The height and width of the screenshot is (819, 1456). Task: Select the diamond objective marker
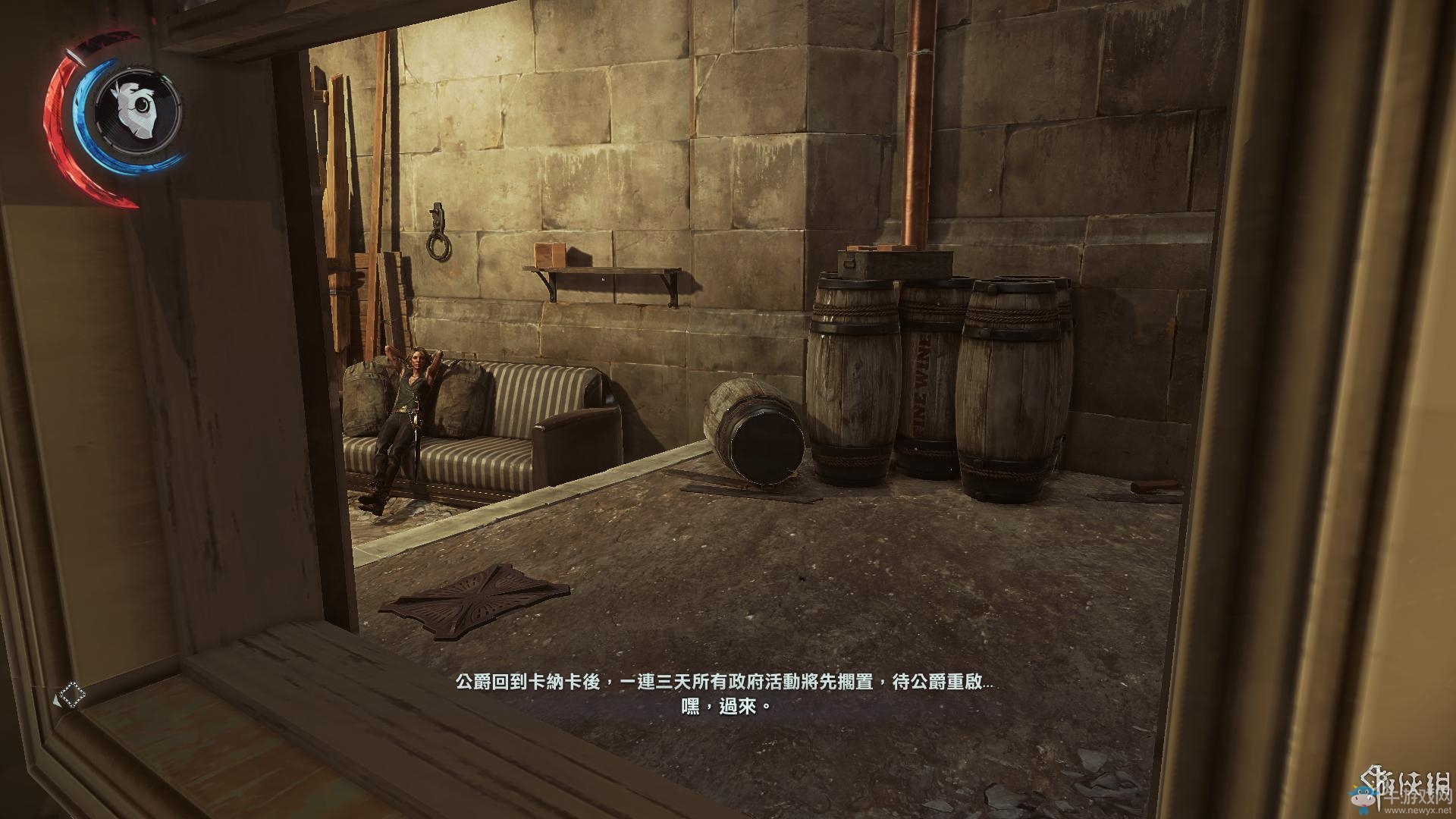pos(72,694)
